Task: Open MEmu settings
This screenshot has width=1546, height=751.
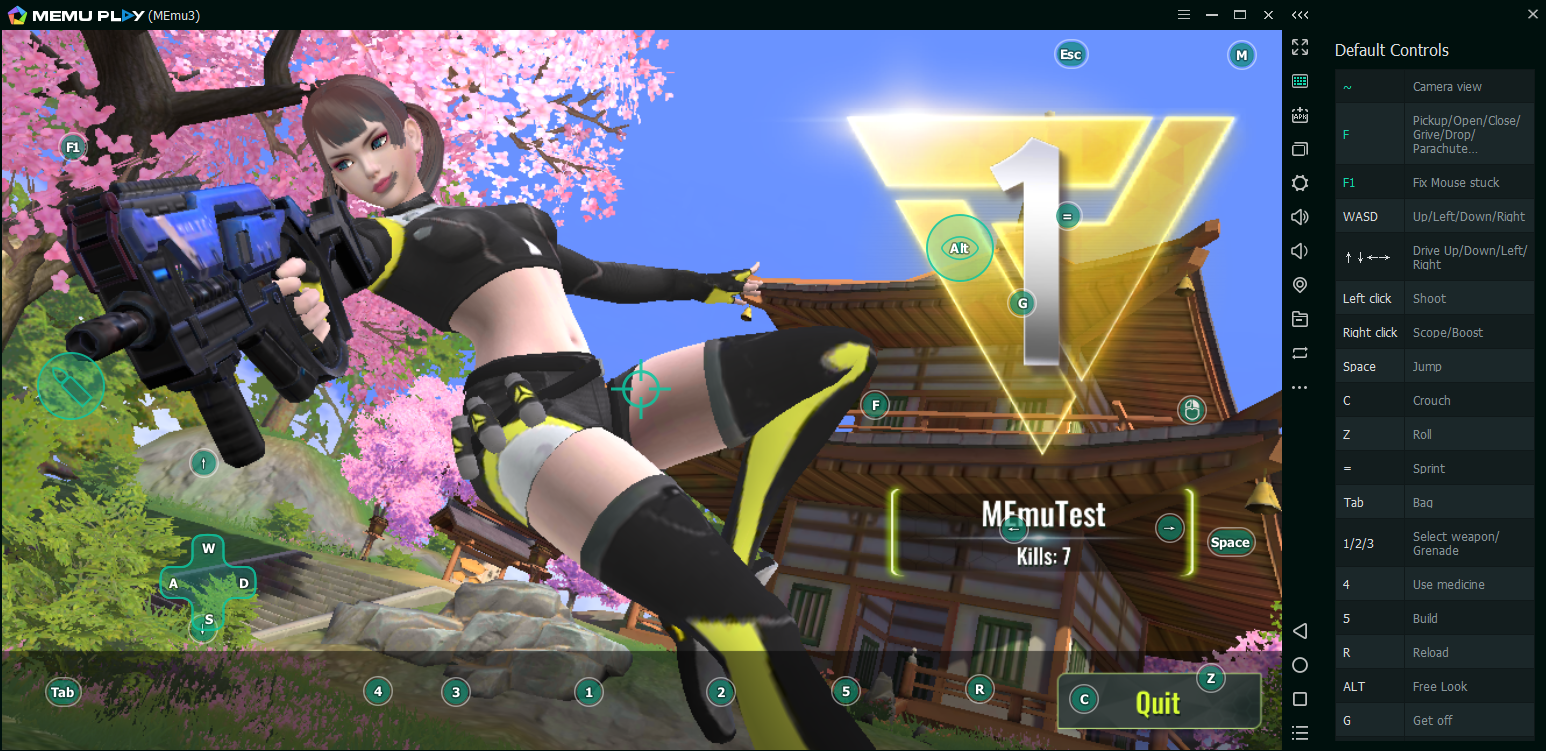Action: point(1300,183)
